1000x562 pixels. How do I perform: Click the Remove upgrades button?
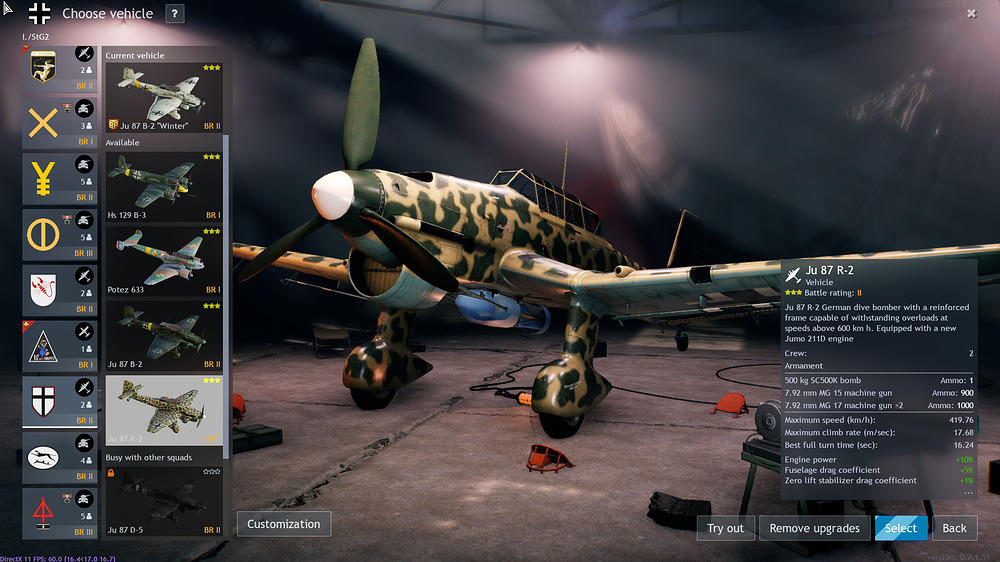[x=815, y=528]
